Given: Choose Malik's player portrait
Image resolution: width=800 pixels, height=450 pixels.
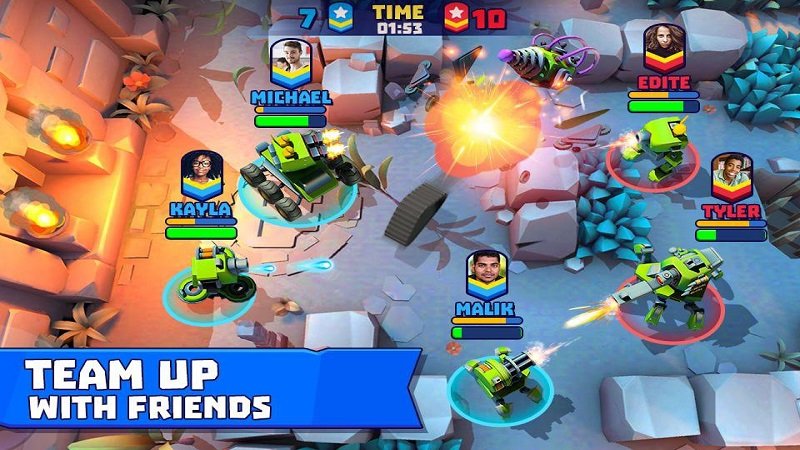Looking at the screenshot, I should point(485,272).
